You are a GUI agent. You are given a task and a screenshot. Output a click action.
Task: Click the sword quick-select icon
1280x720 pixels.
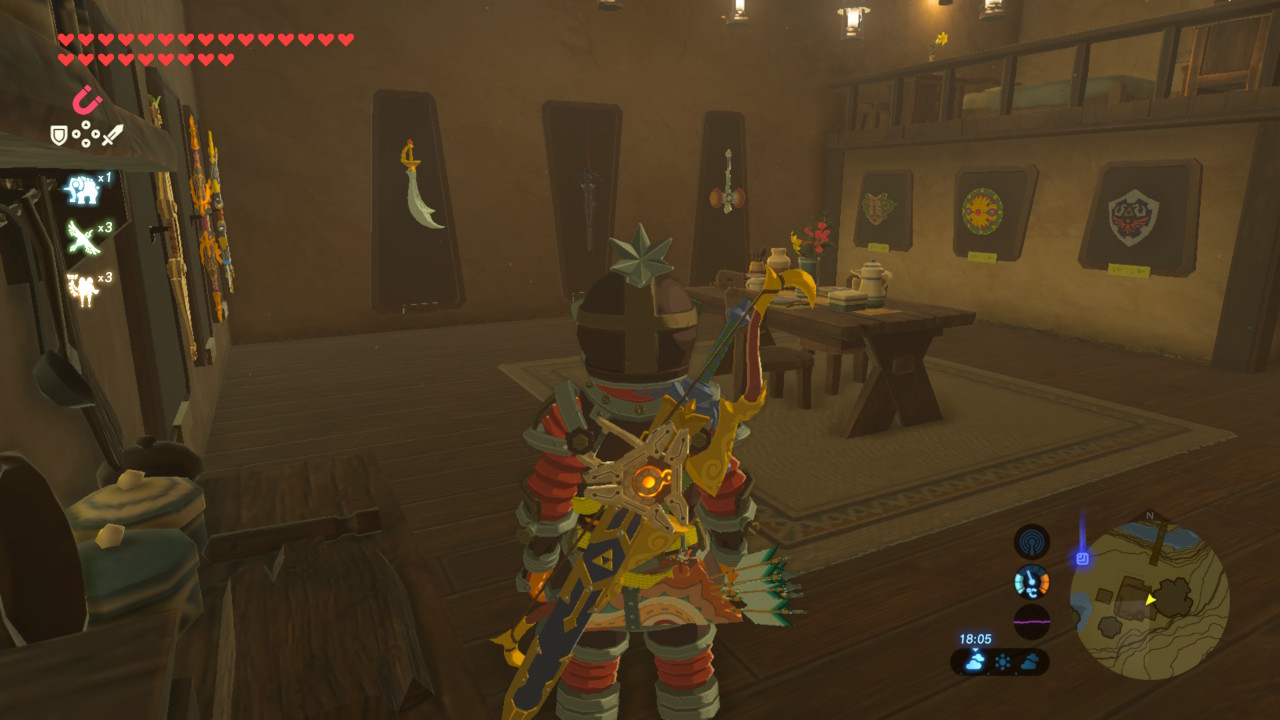[x=113, y=134]
